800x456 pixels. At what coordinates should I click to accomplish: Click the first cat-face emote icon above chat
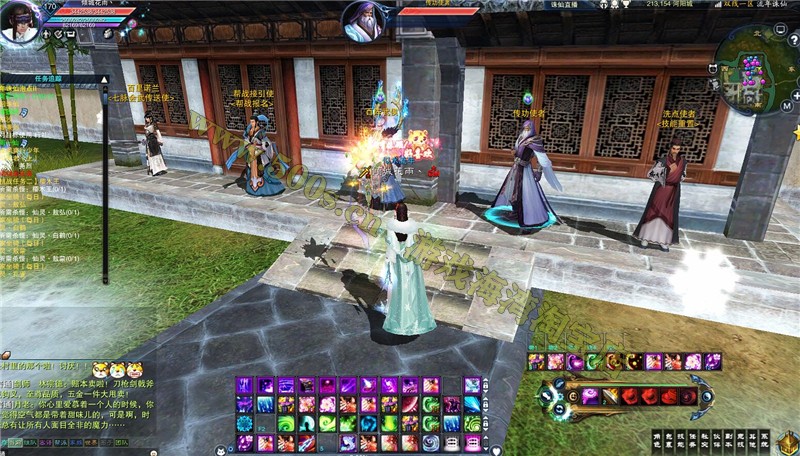(x=100, y=370)
